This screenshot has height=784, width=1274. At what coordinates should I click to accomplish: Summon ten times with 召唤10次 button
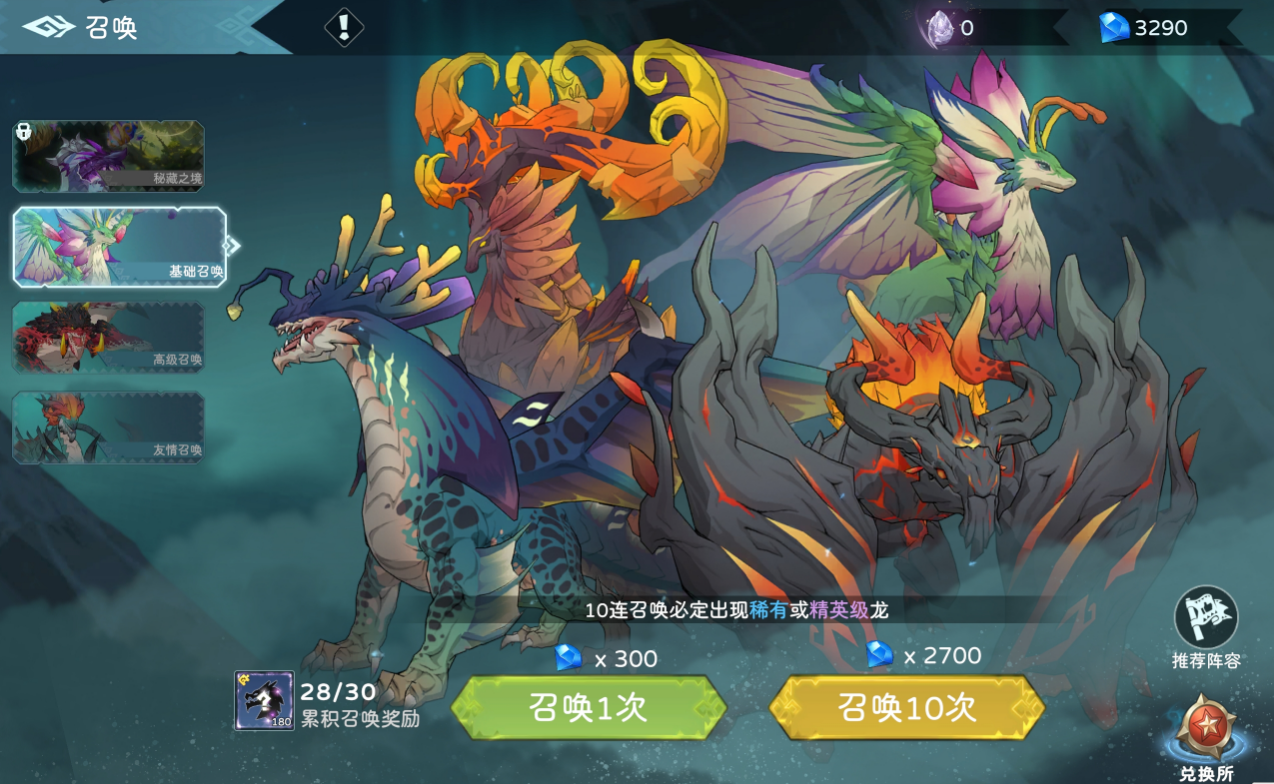point(906,707)
